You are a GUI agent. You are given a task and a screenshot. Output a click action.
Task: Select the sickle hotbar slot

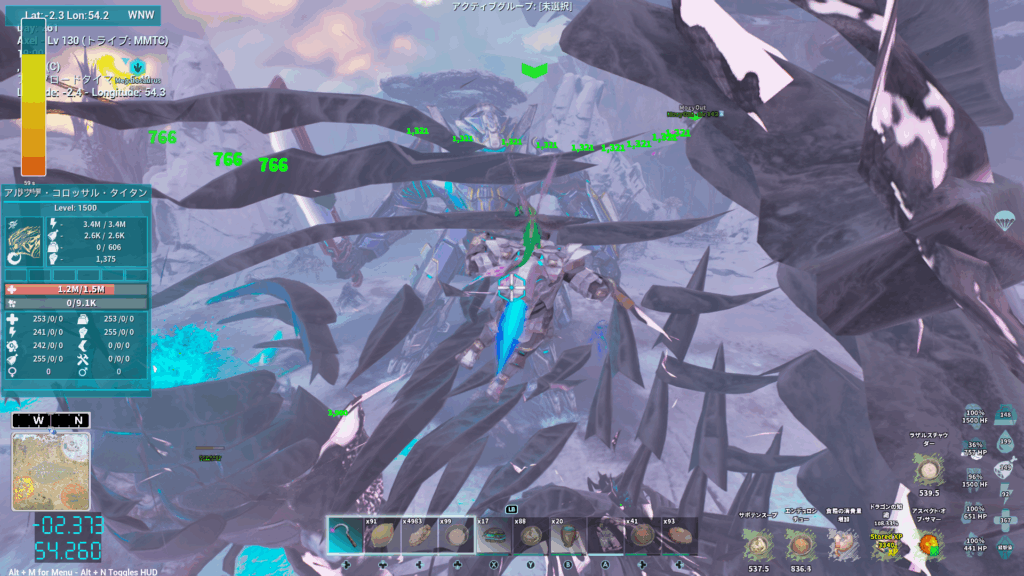pyautogui.click(x=346, y=536)
